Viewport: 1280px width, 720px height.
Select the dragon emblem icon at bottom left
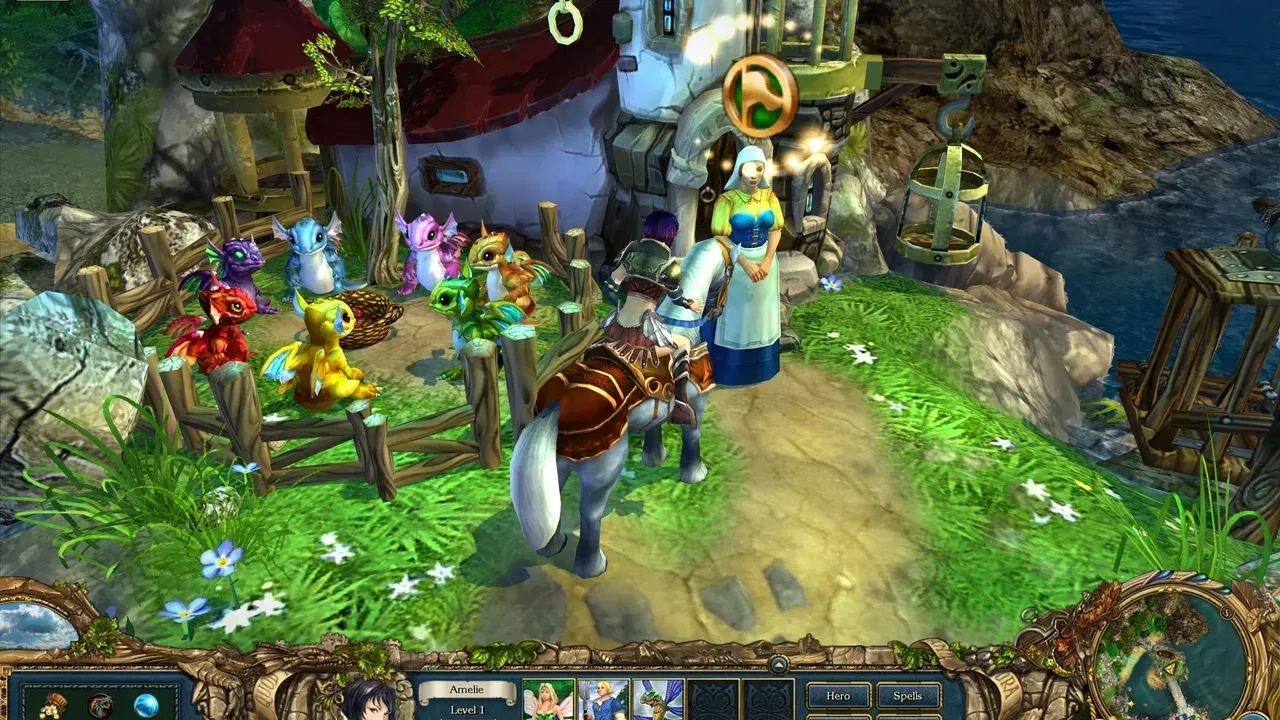98,705
